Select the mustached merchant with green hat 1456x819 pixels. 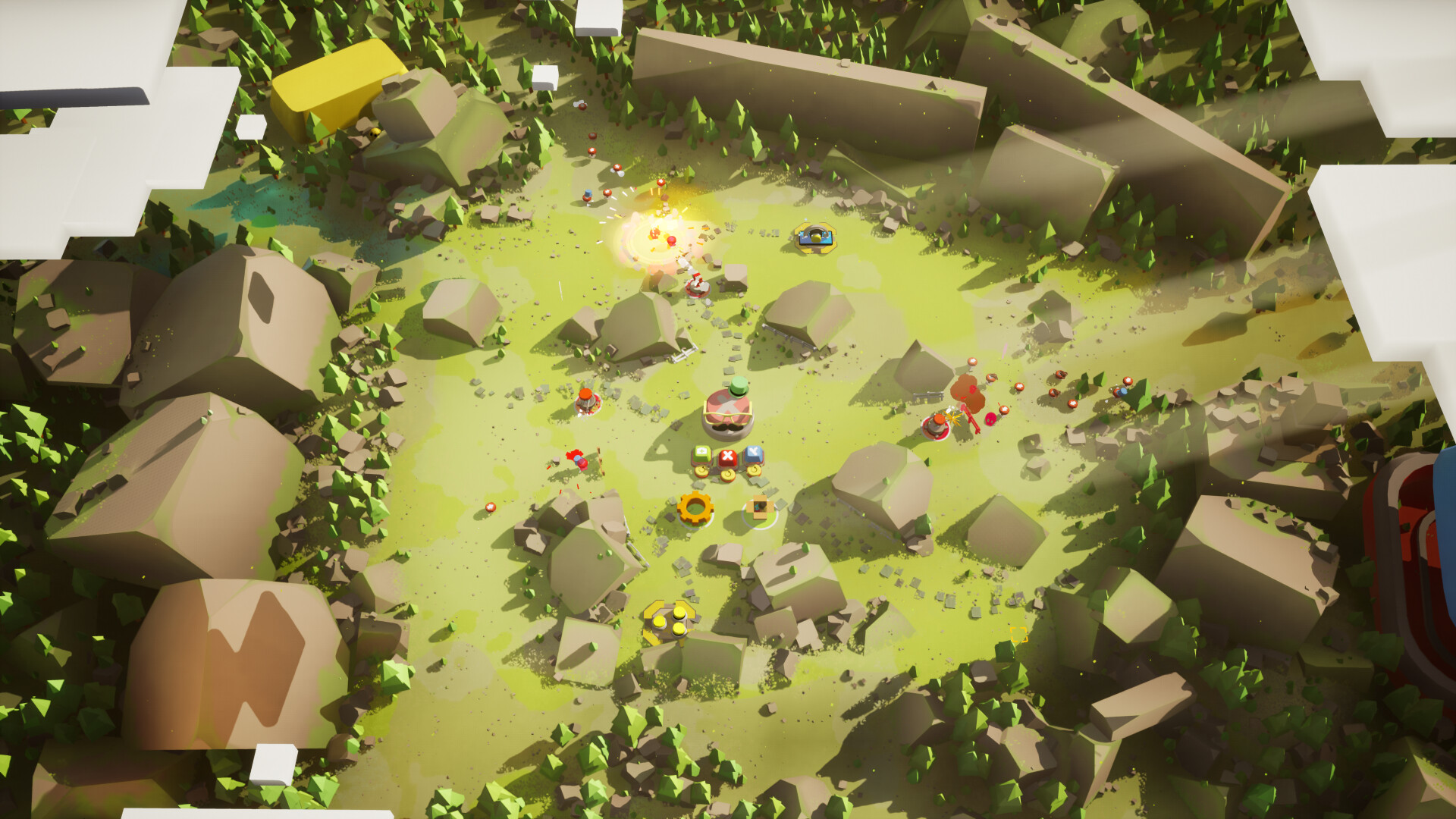click(x=726, y=413)
